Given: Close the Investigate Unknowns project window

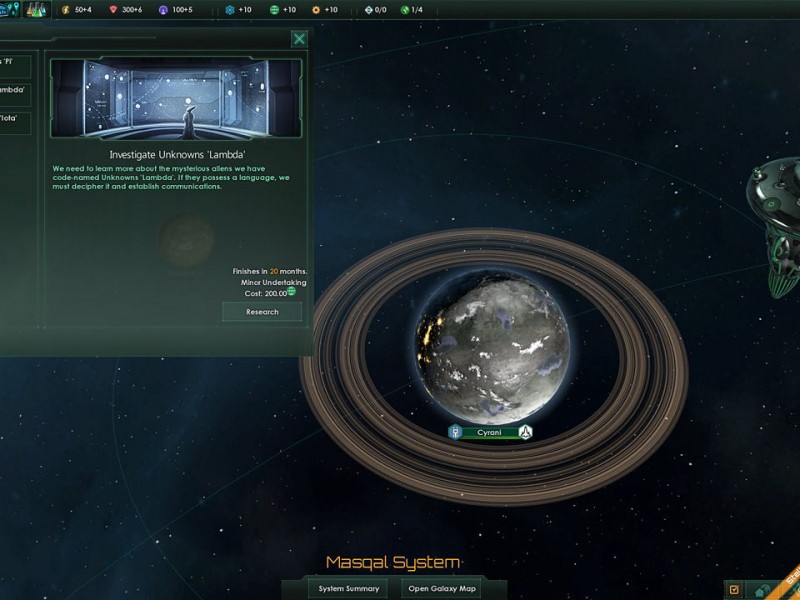Looking at the screenshot, I should point(299,39).
